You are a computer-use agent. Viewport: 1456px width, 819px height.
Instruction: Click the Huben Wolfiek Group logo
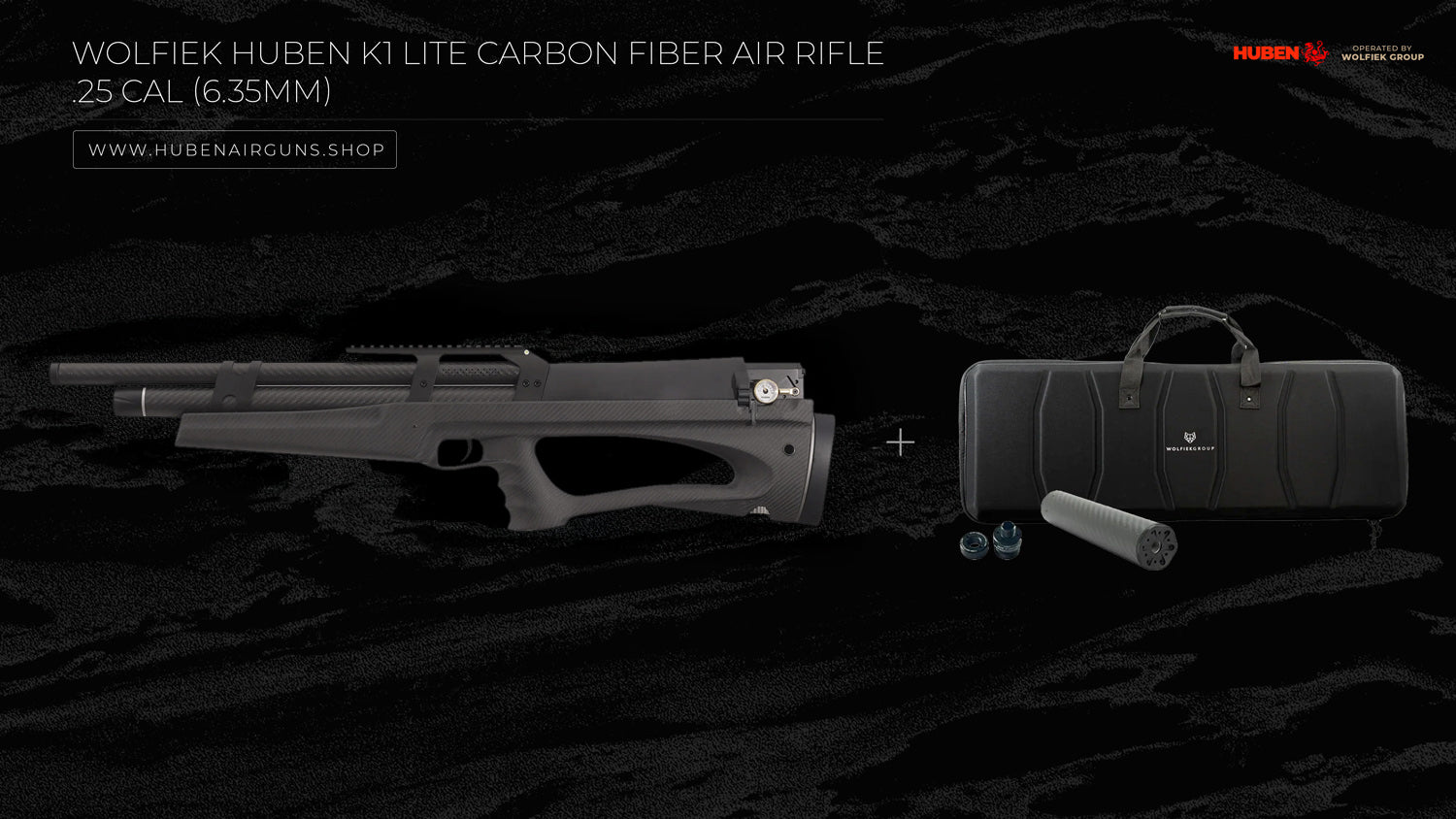click(1327, 52)
